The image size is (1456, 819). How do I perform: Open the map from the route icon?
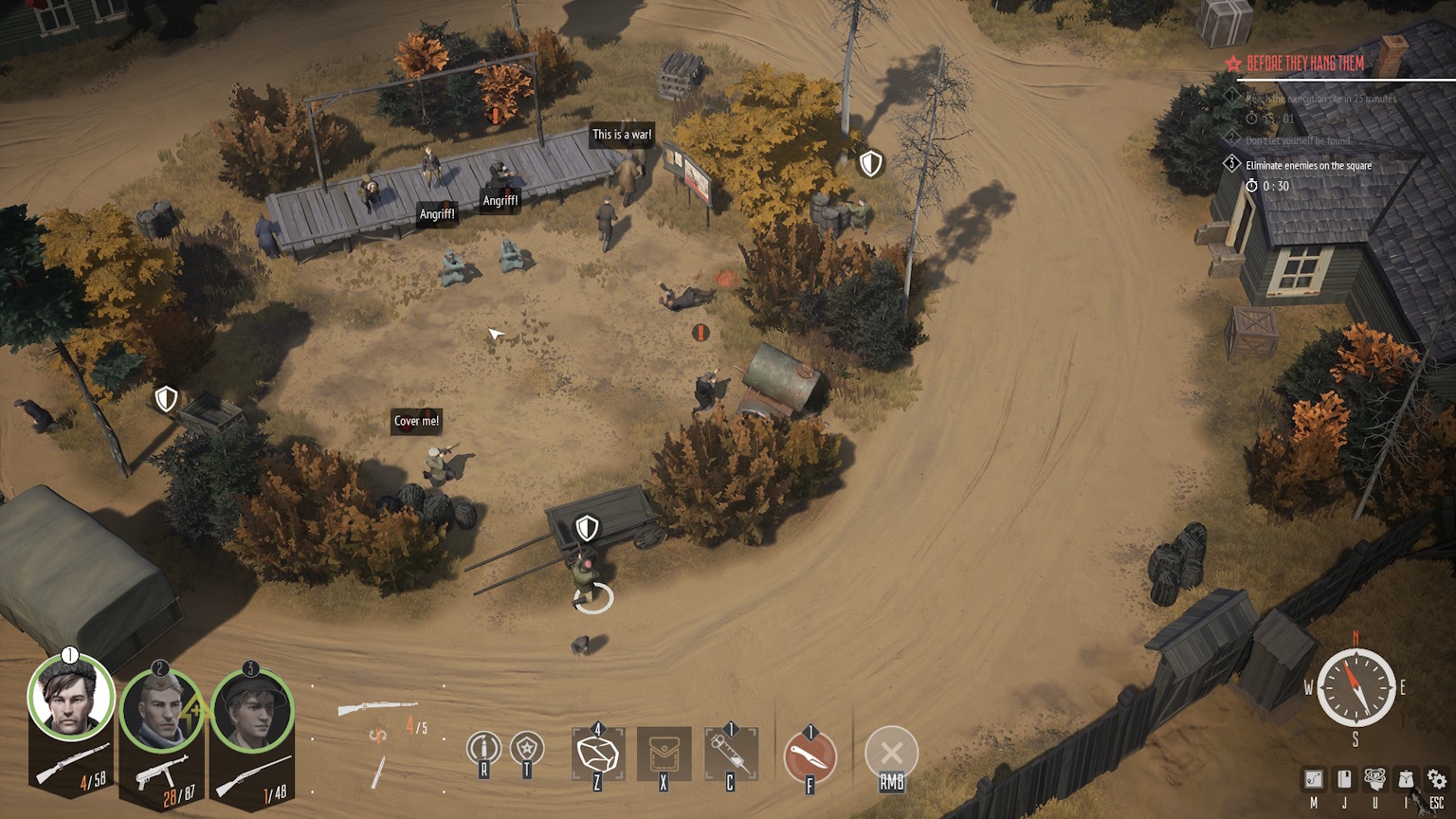[x=1314, y=779]
